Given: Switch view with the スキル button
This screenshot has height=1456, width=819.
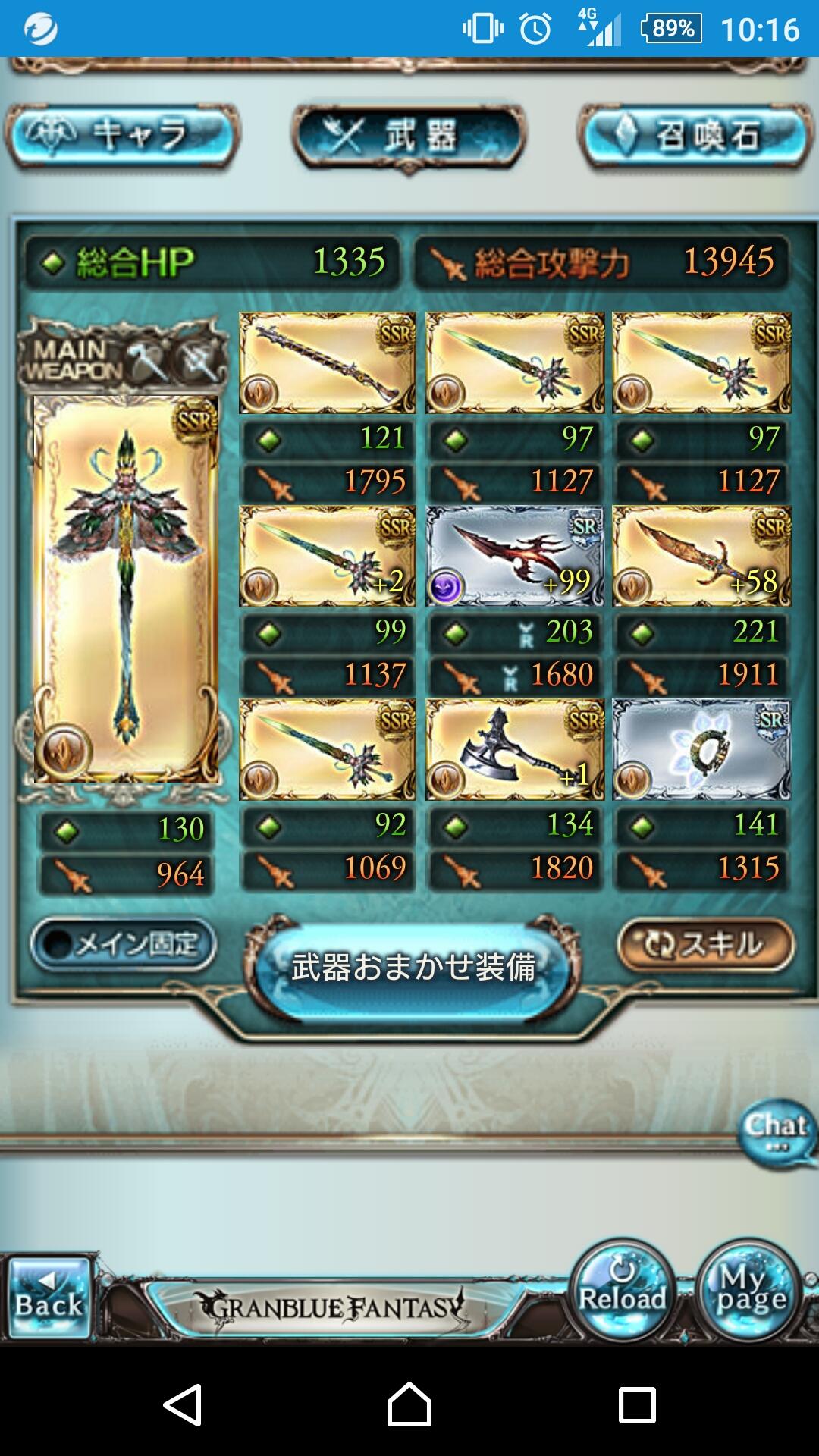Looking at the screenshot, I should pos(705,944).
